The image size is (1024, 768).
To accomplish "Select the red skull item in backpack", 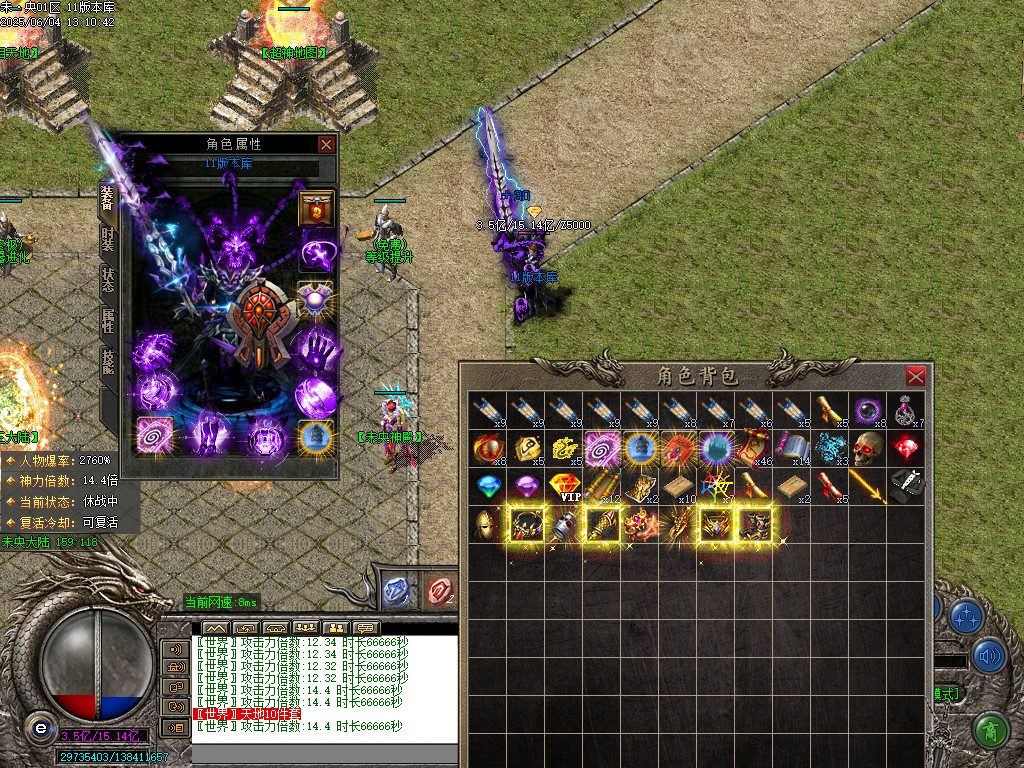I will [868, 448].
